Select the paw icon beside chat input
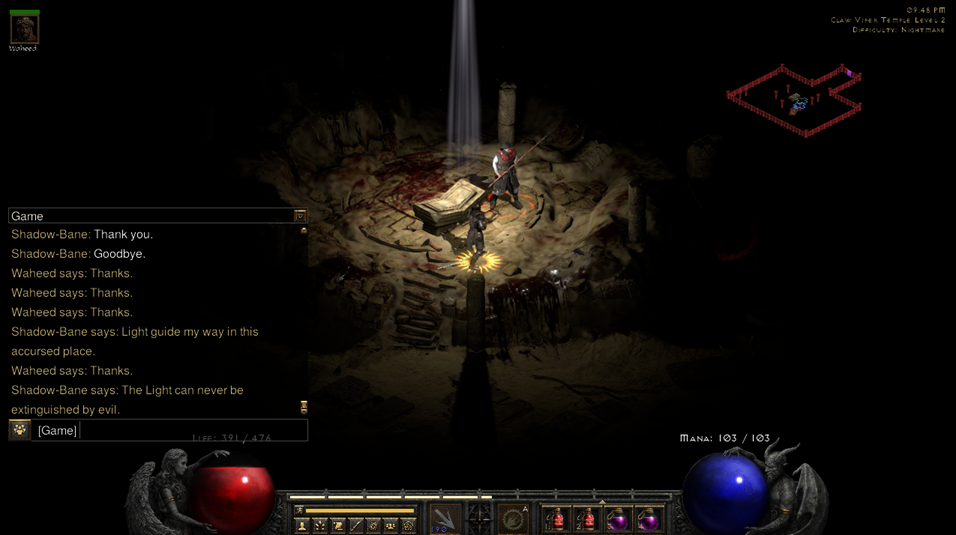This screenshot has width=956, height=535. [20, 430]
